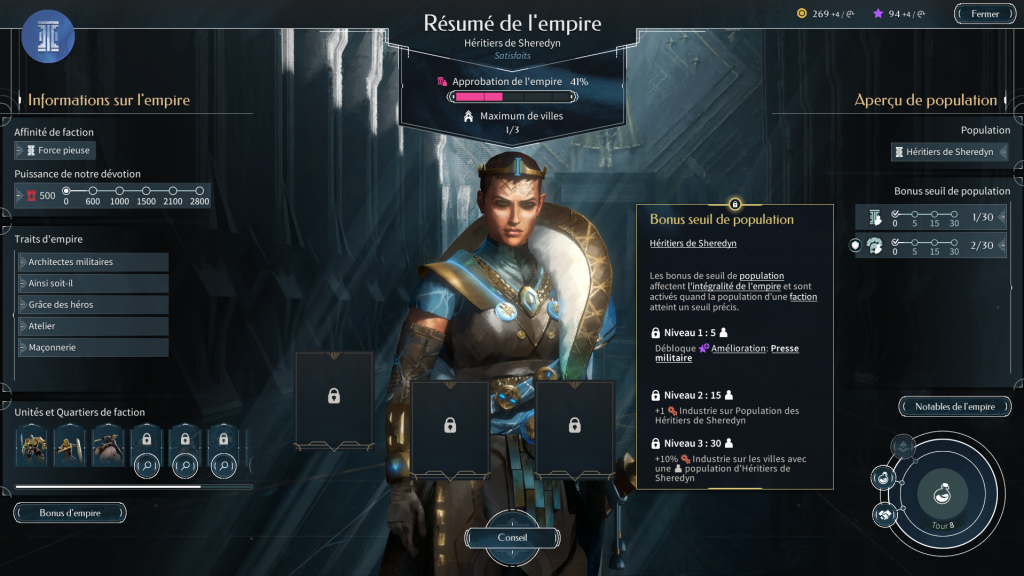Screen dimensions: 1024x576
Task: Select the 1/30 population threshold row
Action: 932,217
